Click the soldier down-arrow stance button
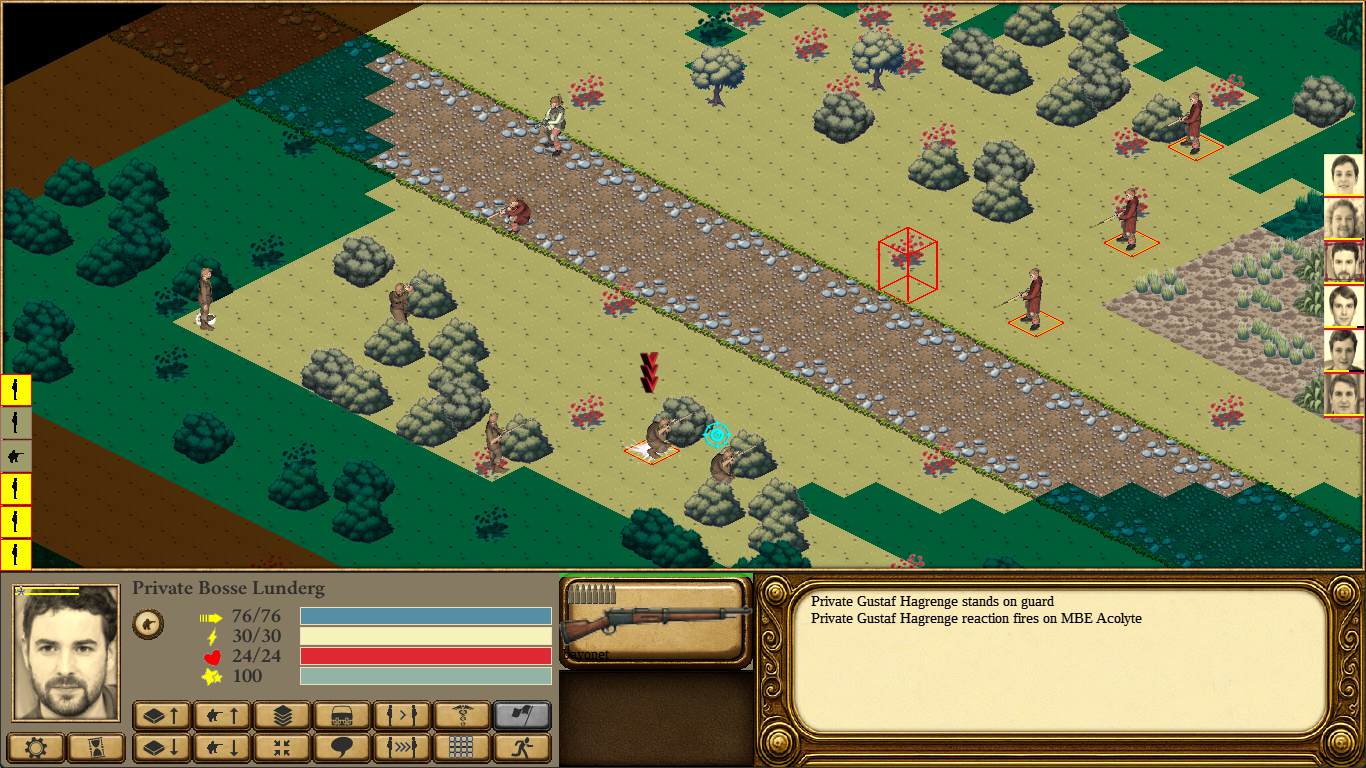The image size is (1366, 768). [222, 747]
